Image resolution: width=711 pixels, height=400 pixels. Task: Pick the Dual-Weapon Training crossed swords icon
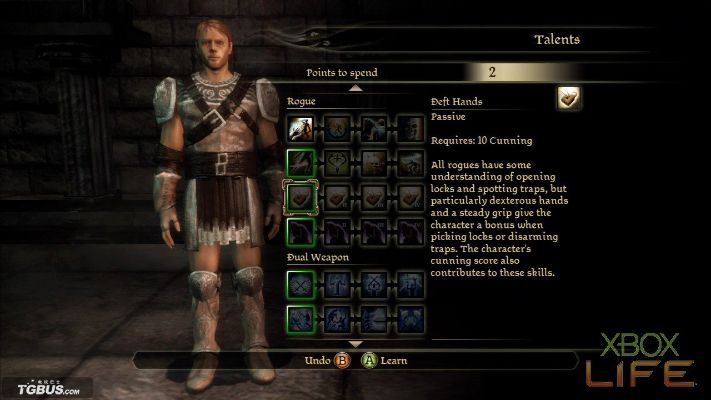301,285
